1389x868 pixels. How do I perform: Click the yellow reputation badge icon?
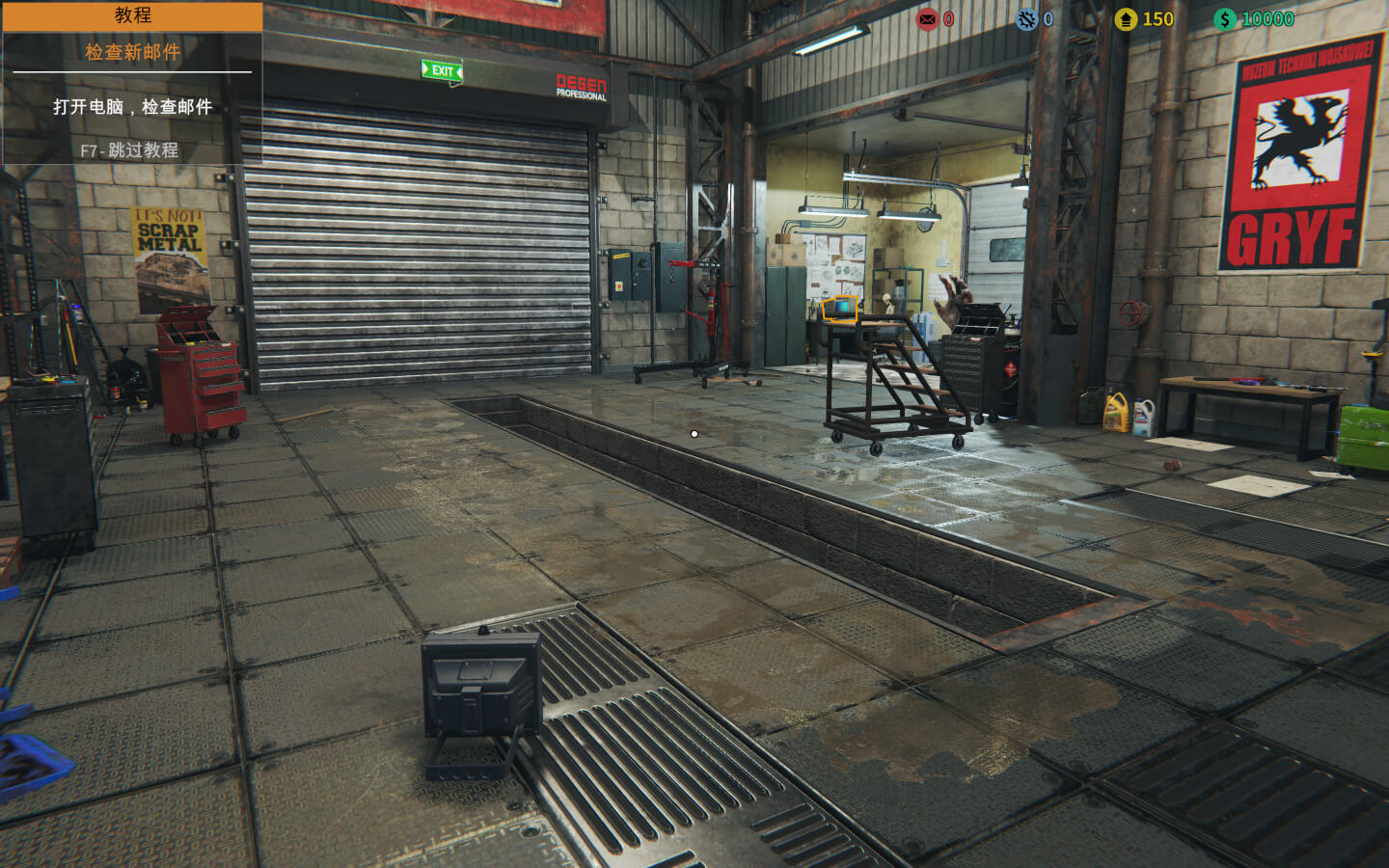[x=1126, y=19]
